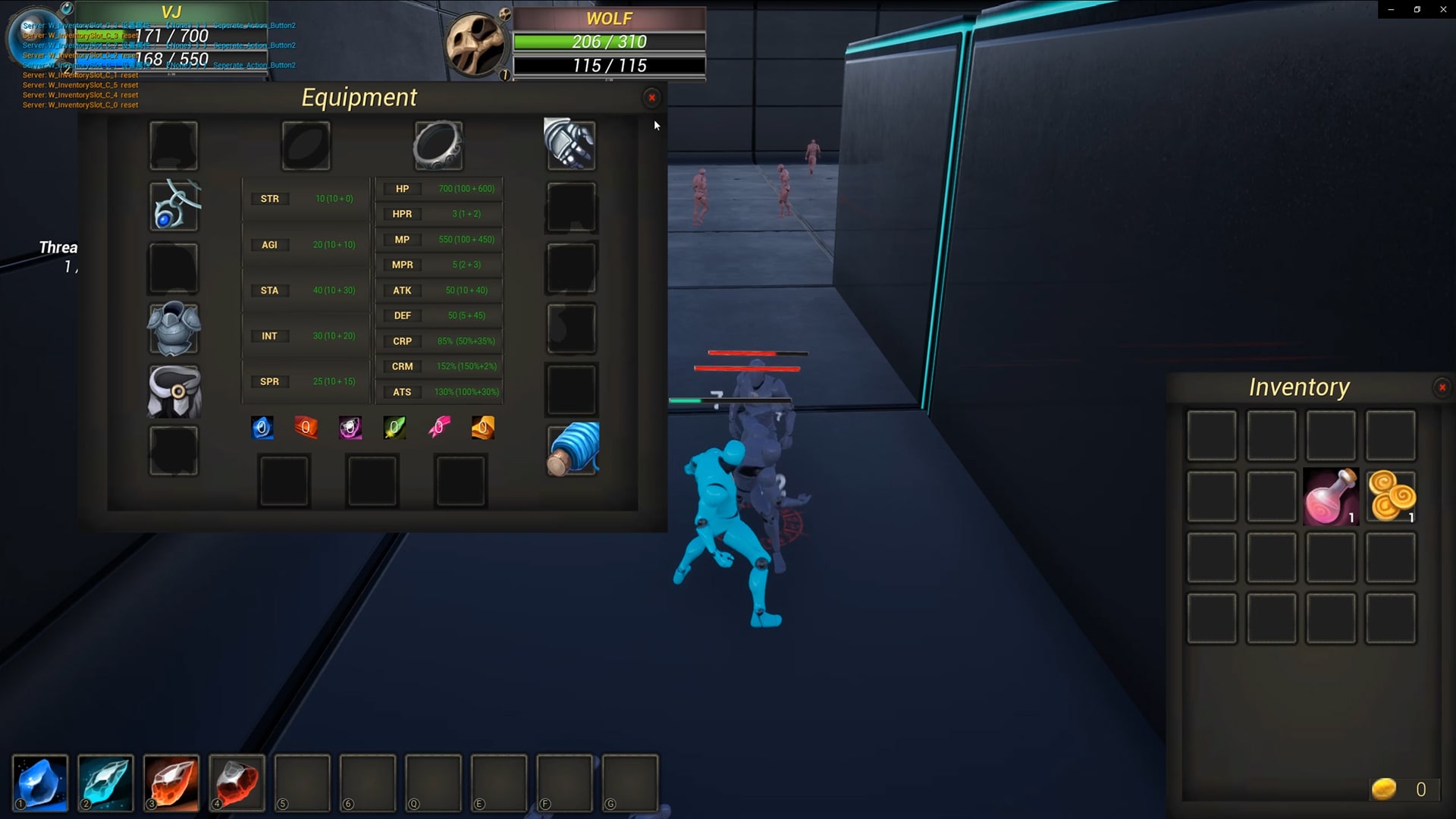Click the silver ring equipment slot

point(437,144)
